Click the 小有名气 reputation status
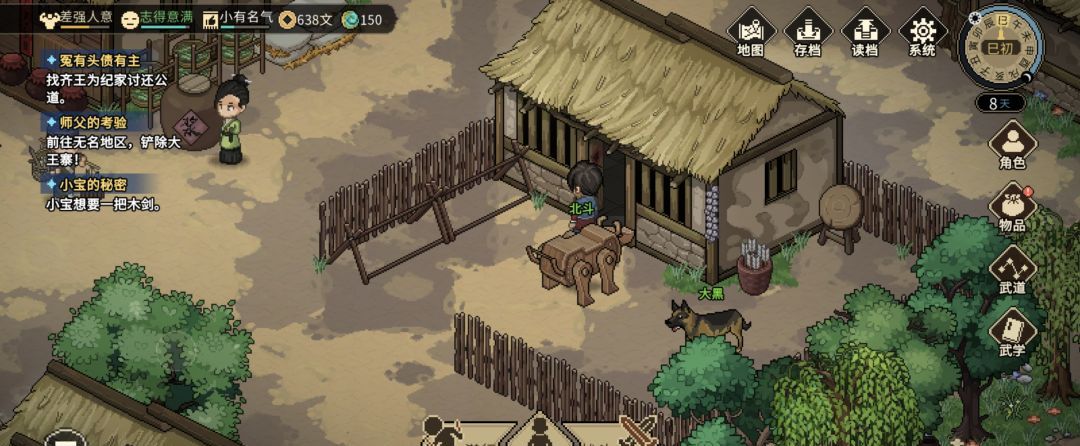This screenshot has height=446, width=1080. coord(237,18)
